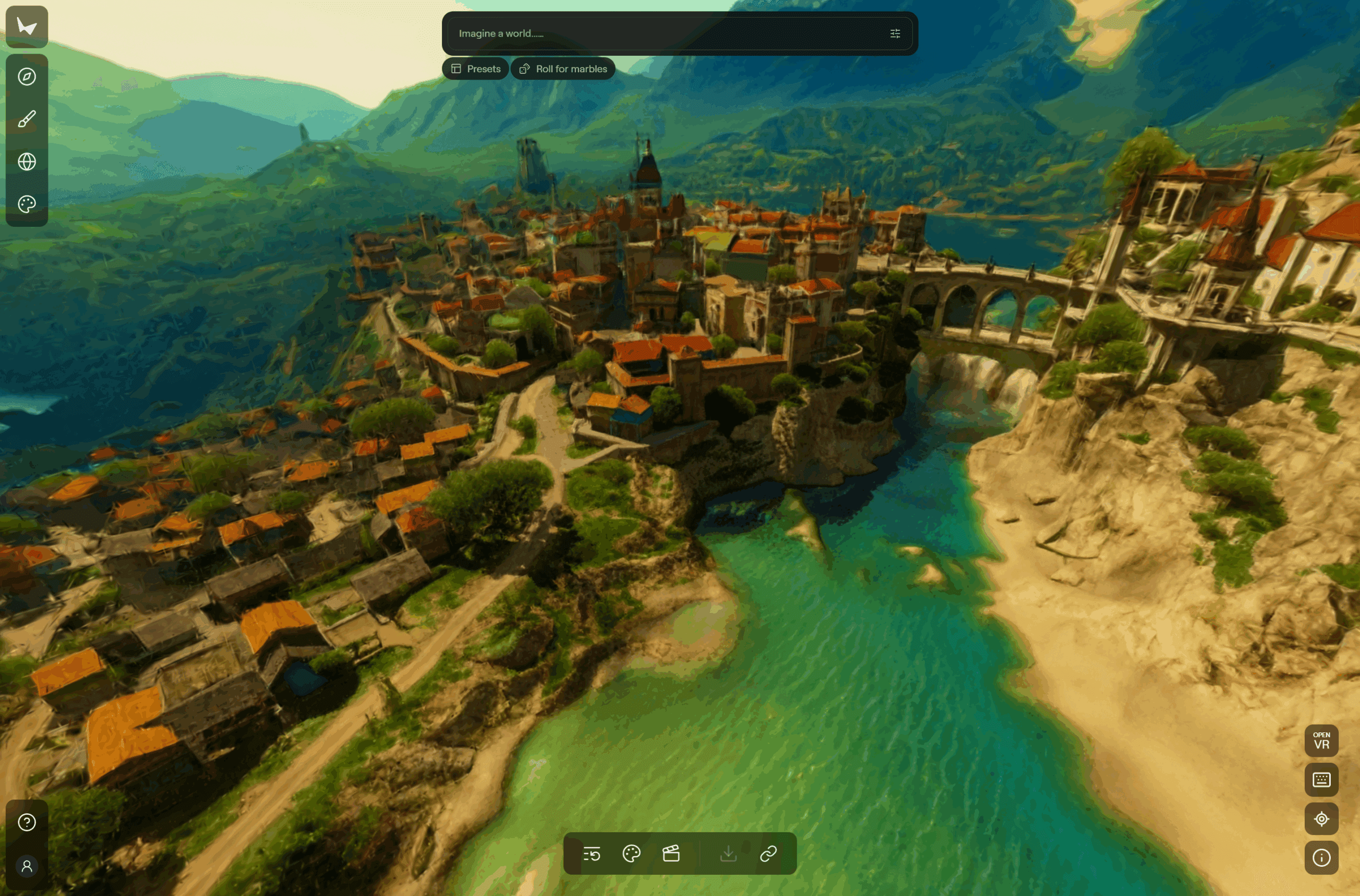Open the Presets list
Image resolution: width=1360 pixels, height=896 pixels.
[x=475, y=69]
